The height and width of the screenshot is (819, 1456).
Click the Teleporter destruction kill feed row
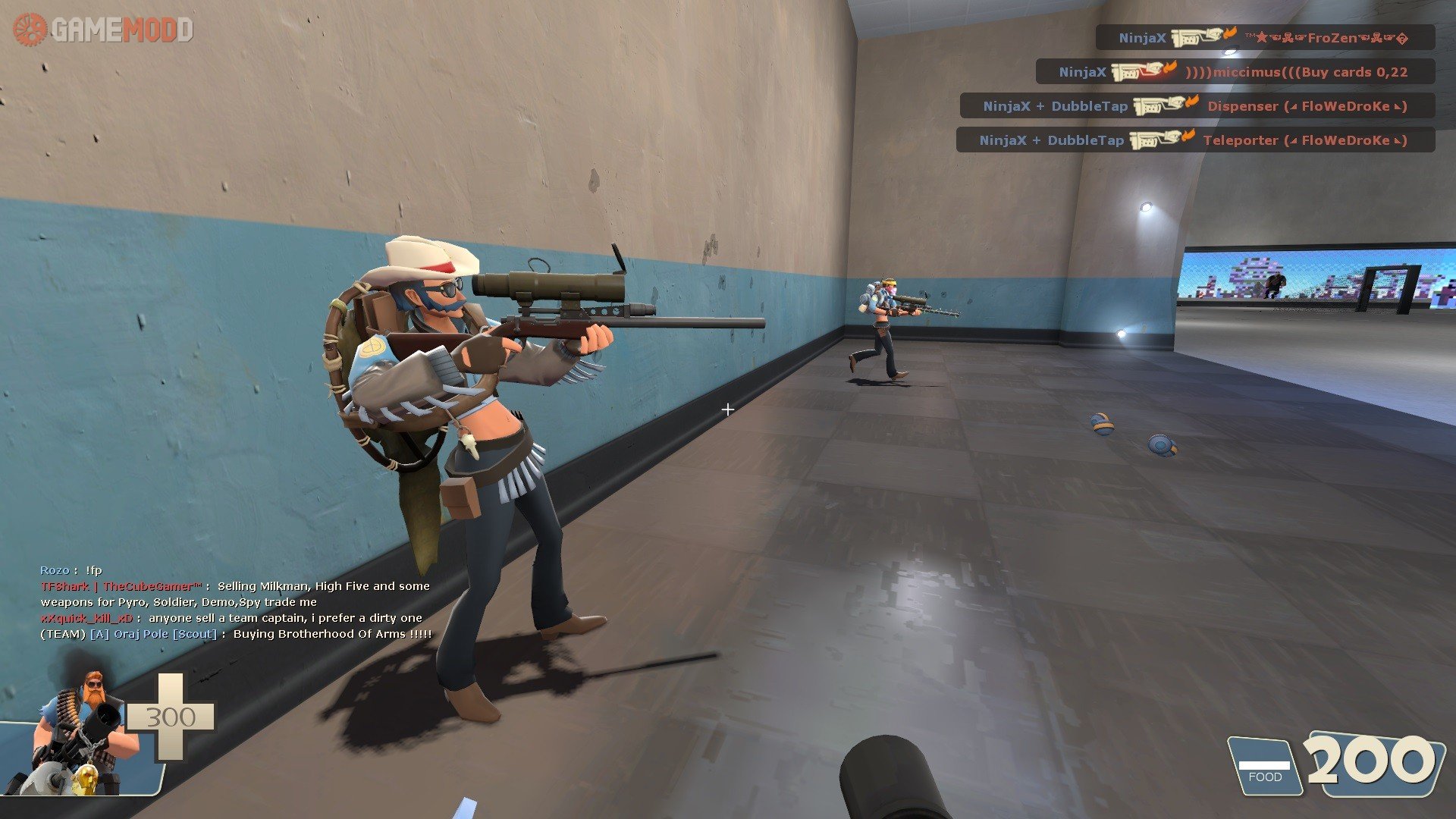(x=1194, y=140)
